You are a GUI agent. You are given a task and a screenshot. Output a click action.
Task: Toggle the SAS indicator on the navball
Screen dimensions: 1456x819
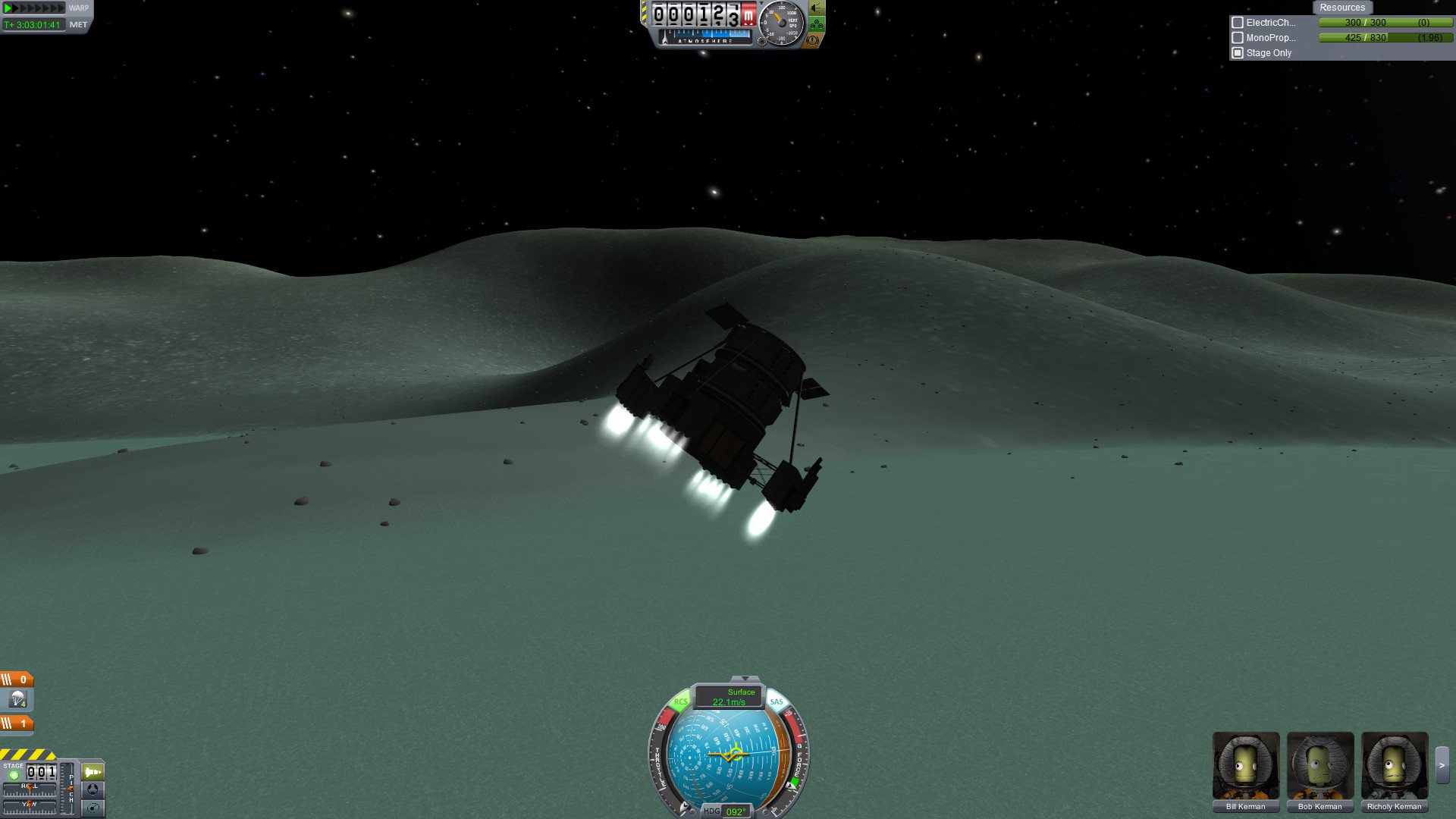(x=777, y=702)
